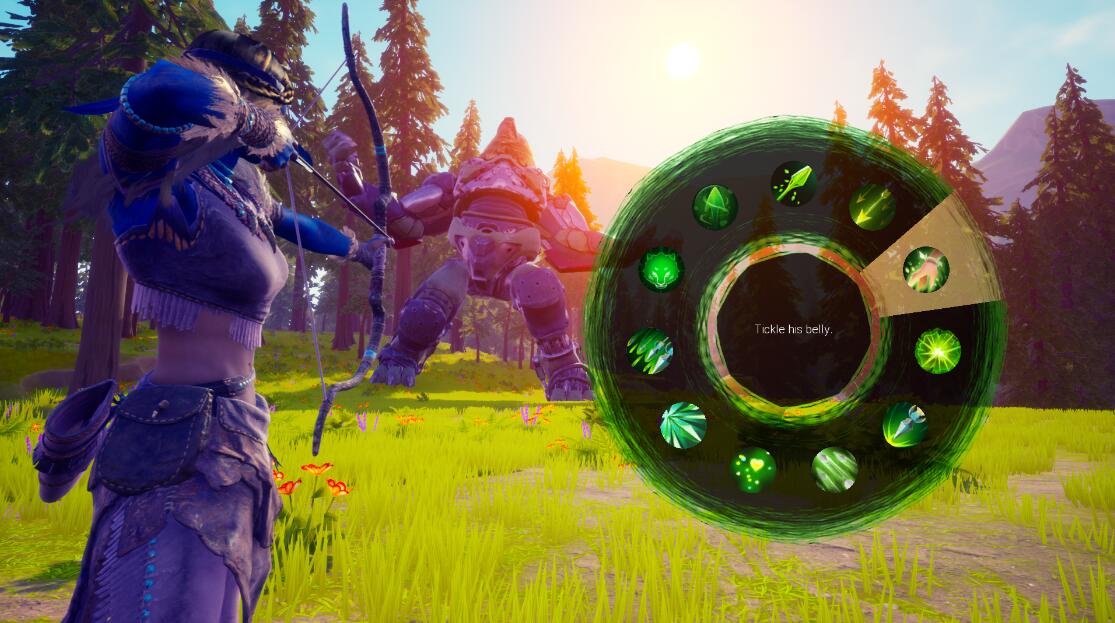Select the green fan leaf ability
1115x623 pixels.
tap(683, 425)
